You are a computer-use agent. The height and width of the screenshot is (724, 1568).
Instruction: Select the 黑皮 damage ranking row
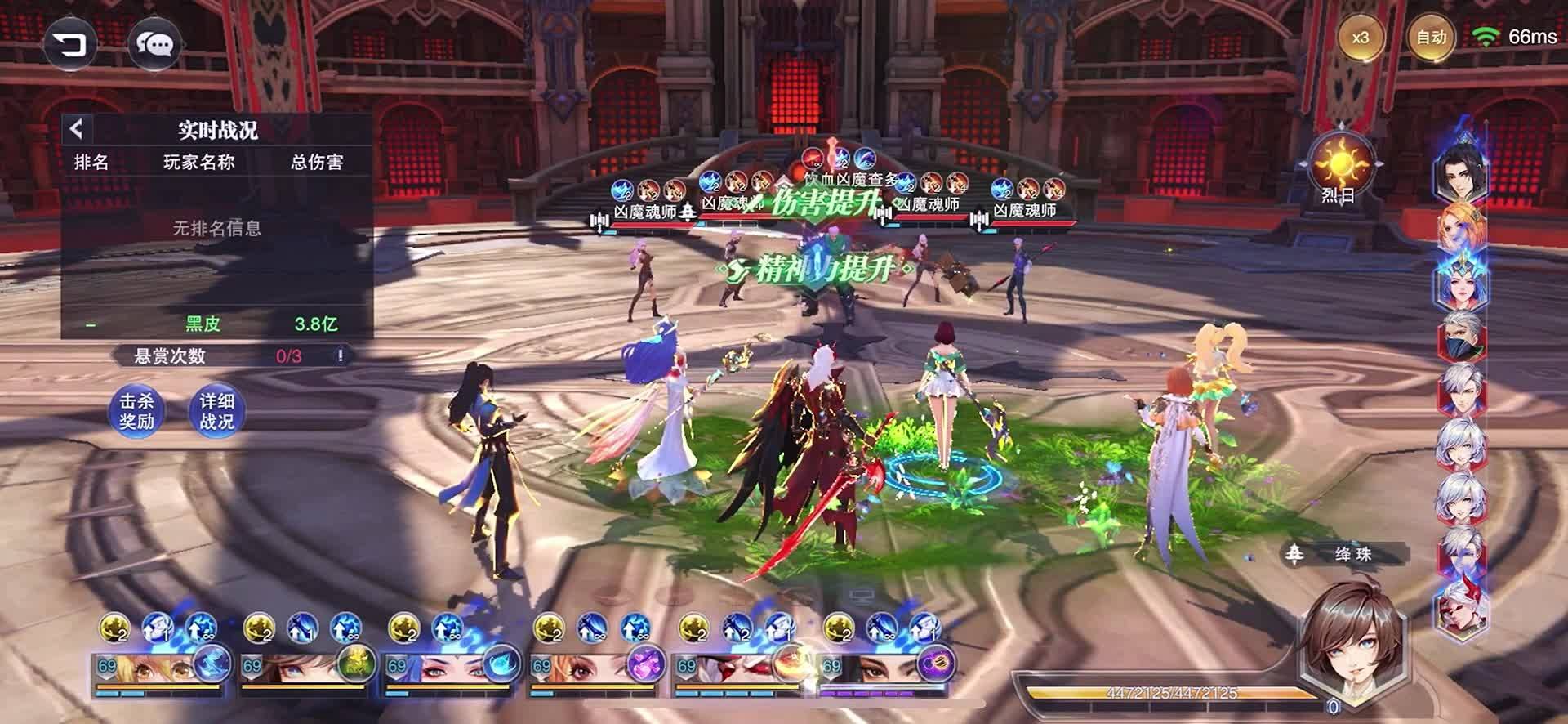[217, 324]
